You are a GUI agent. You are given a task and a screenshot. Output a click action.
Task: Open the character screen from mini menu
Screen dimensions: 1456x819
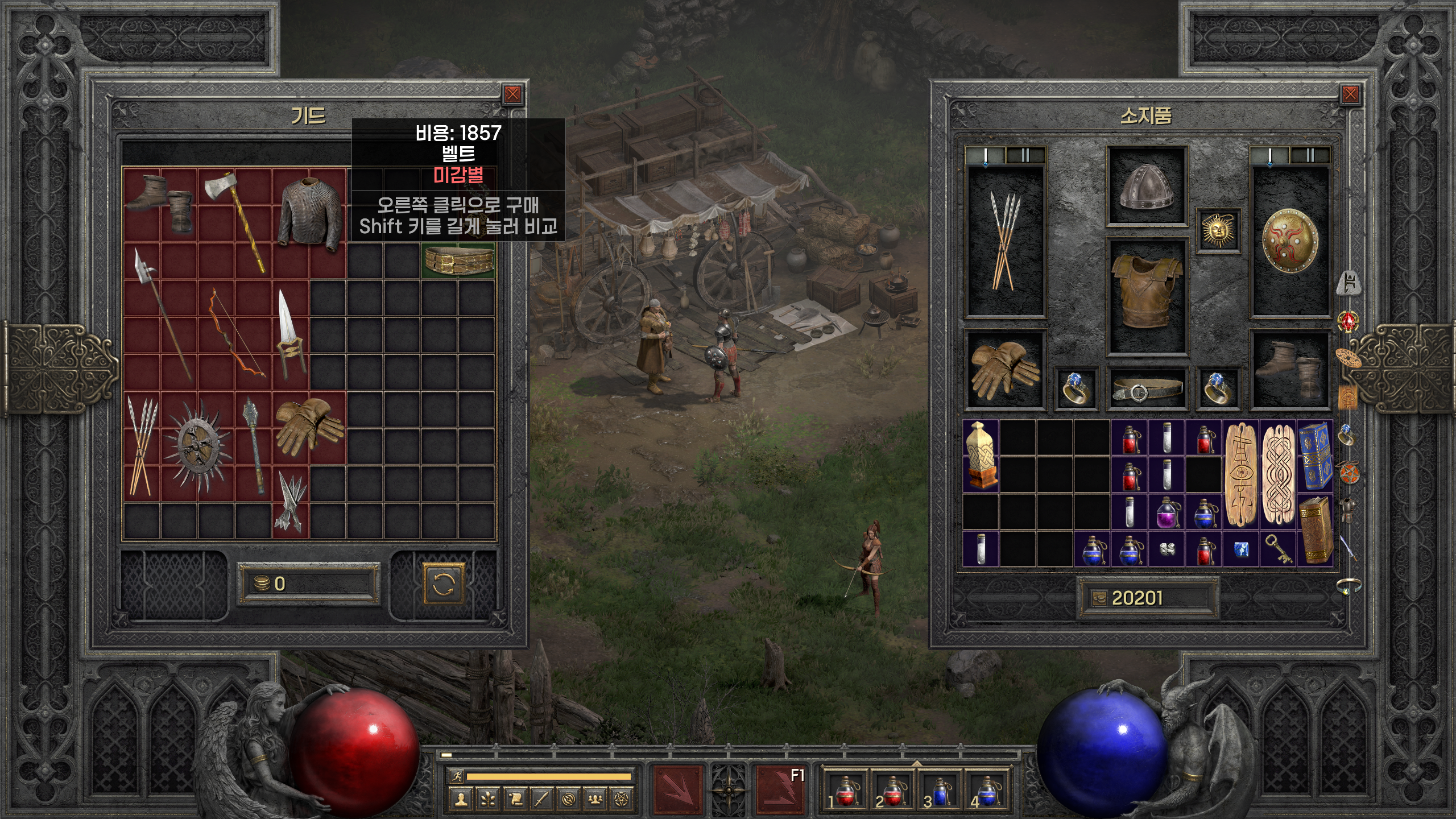coord(460,800)
